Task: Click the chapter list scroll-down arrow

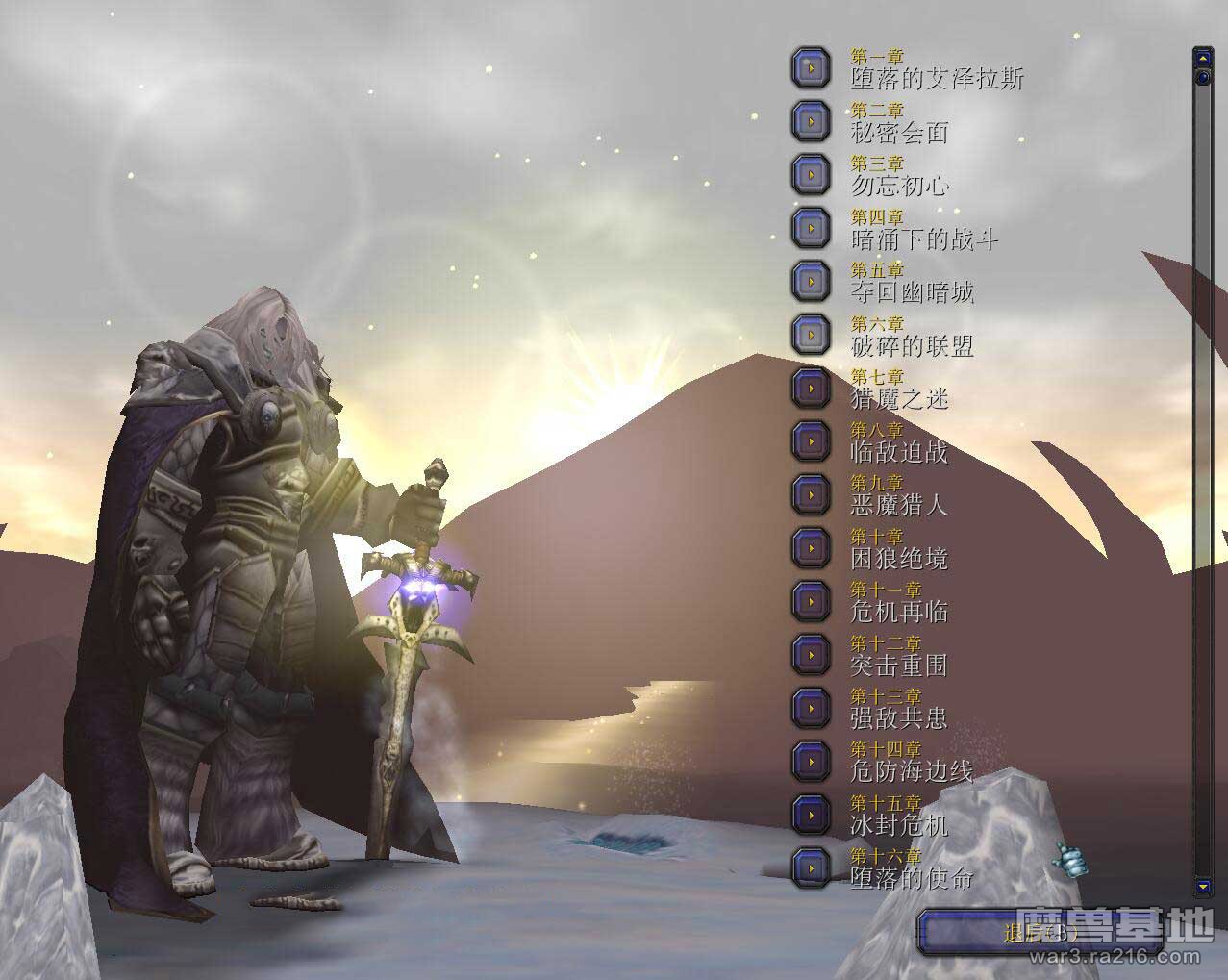Action: click(1202, 885)
